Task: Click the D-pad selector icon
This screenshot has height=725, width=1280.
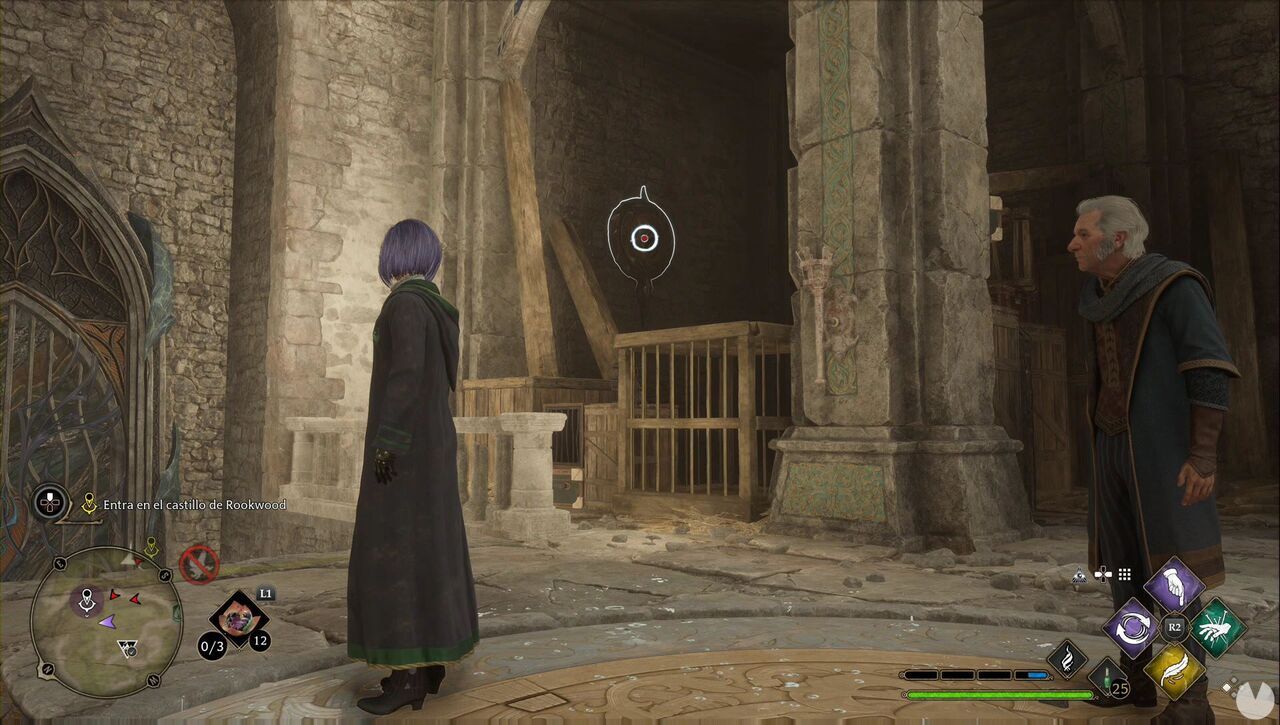Action: (x=1103, y=574)
